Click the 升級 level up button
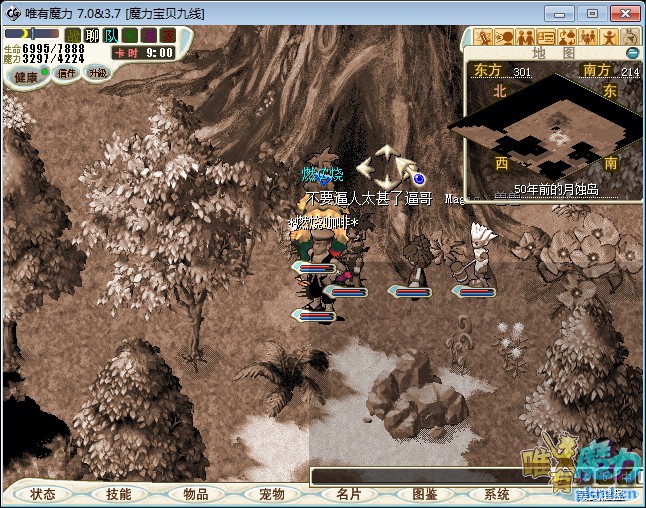 click(98, 73)
